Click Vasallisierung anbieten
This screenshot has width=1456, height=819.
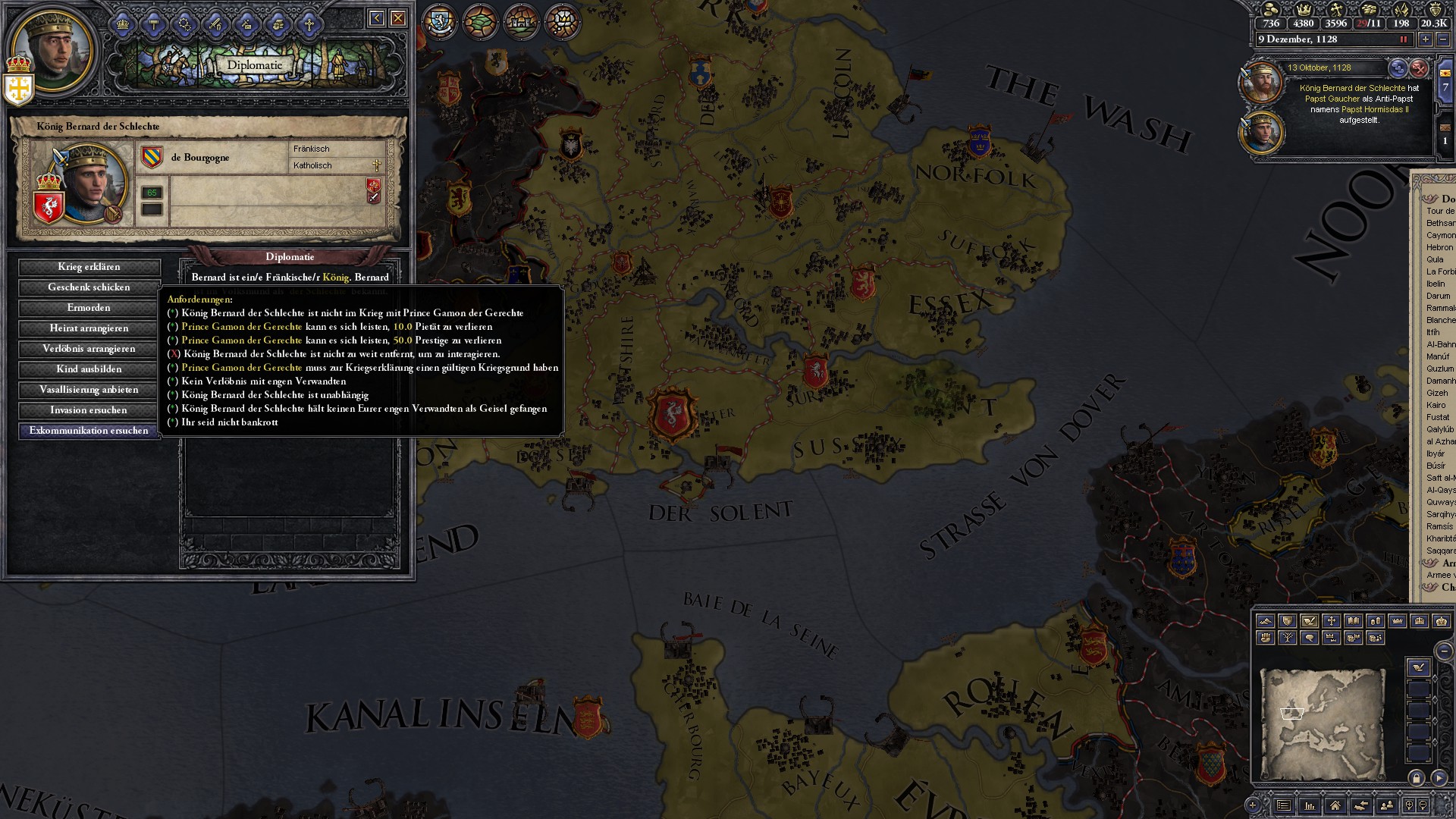click(89, 390)
